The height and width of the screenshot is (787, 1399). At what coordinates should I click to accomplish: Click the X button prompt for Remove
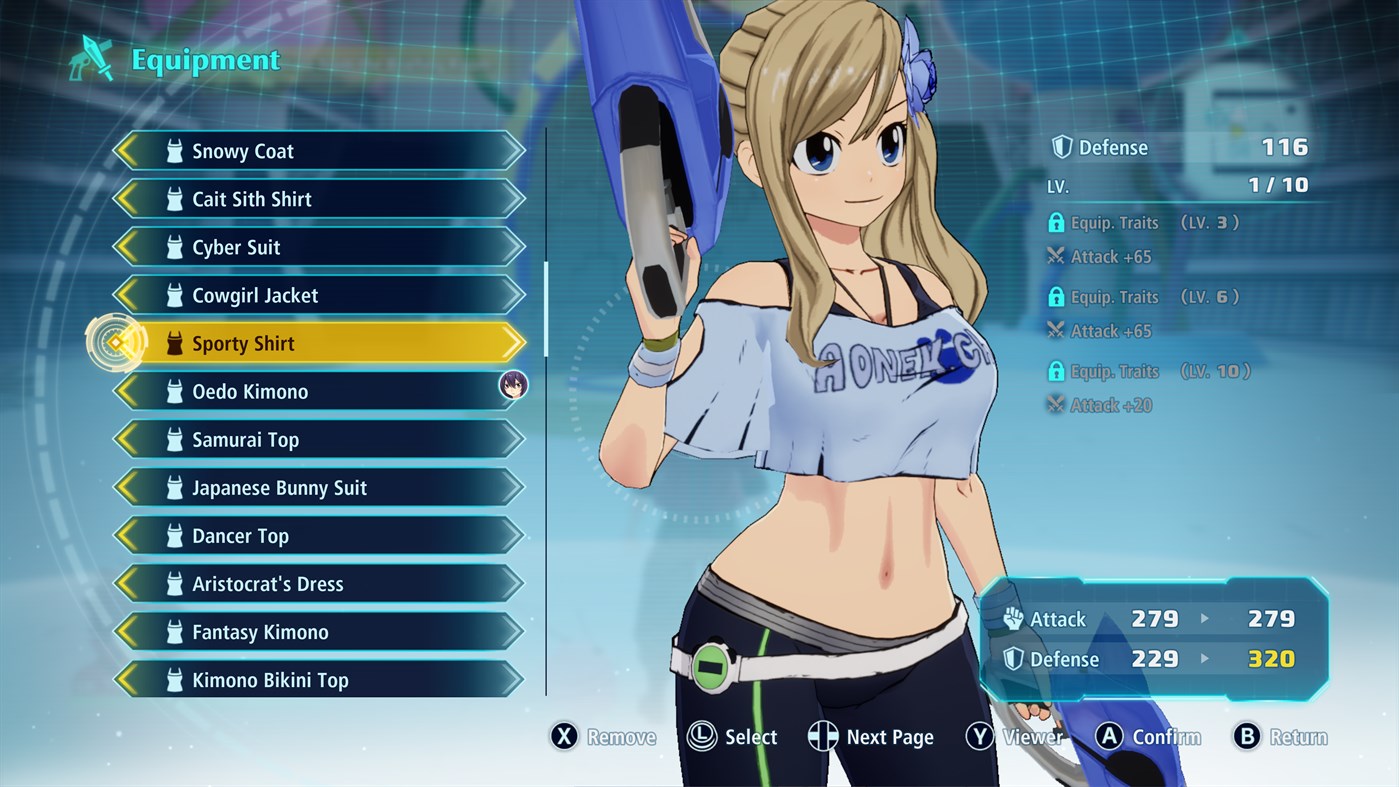[563, 736]
